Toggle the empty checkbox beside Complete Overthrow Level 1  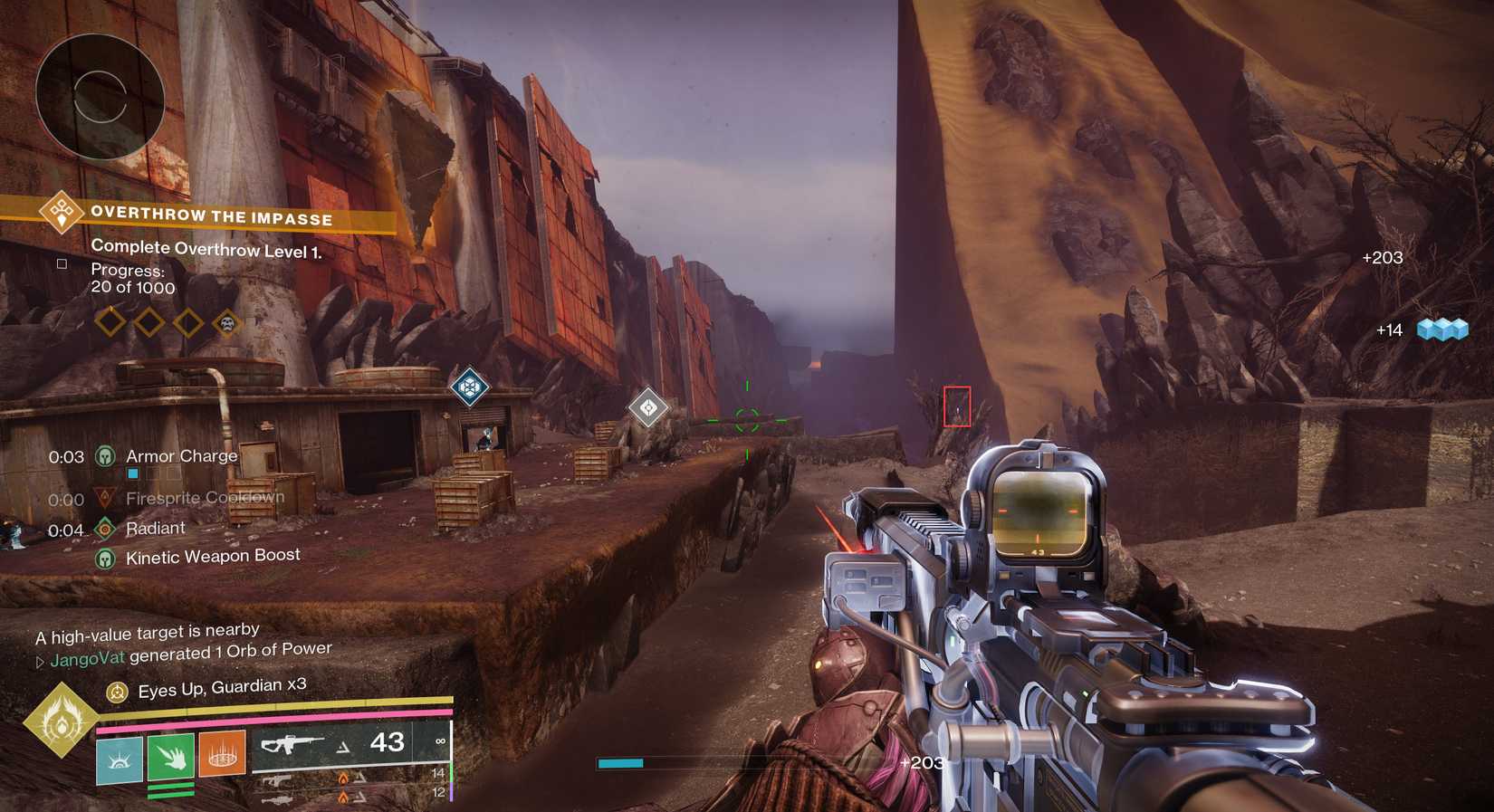tap(62, 263)
